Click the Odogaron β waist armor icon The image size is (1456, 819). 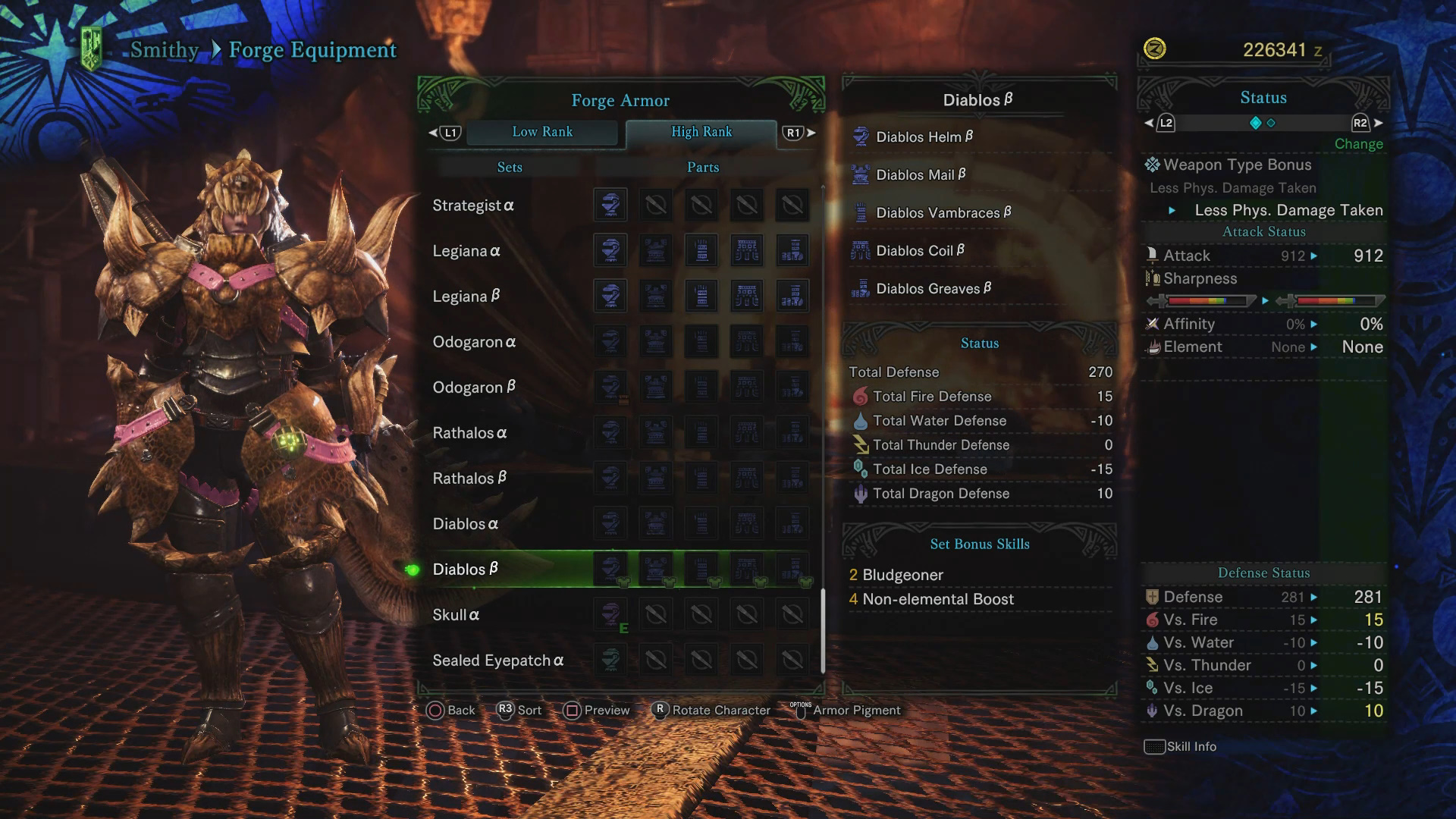(747, 387)
